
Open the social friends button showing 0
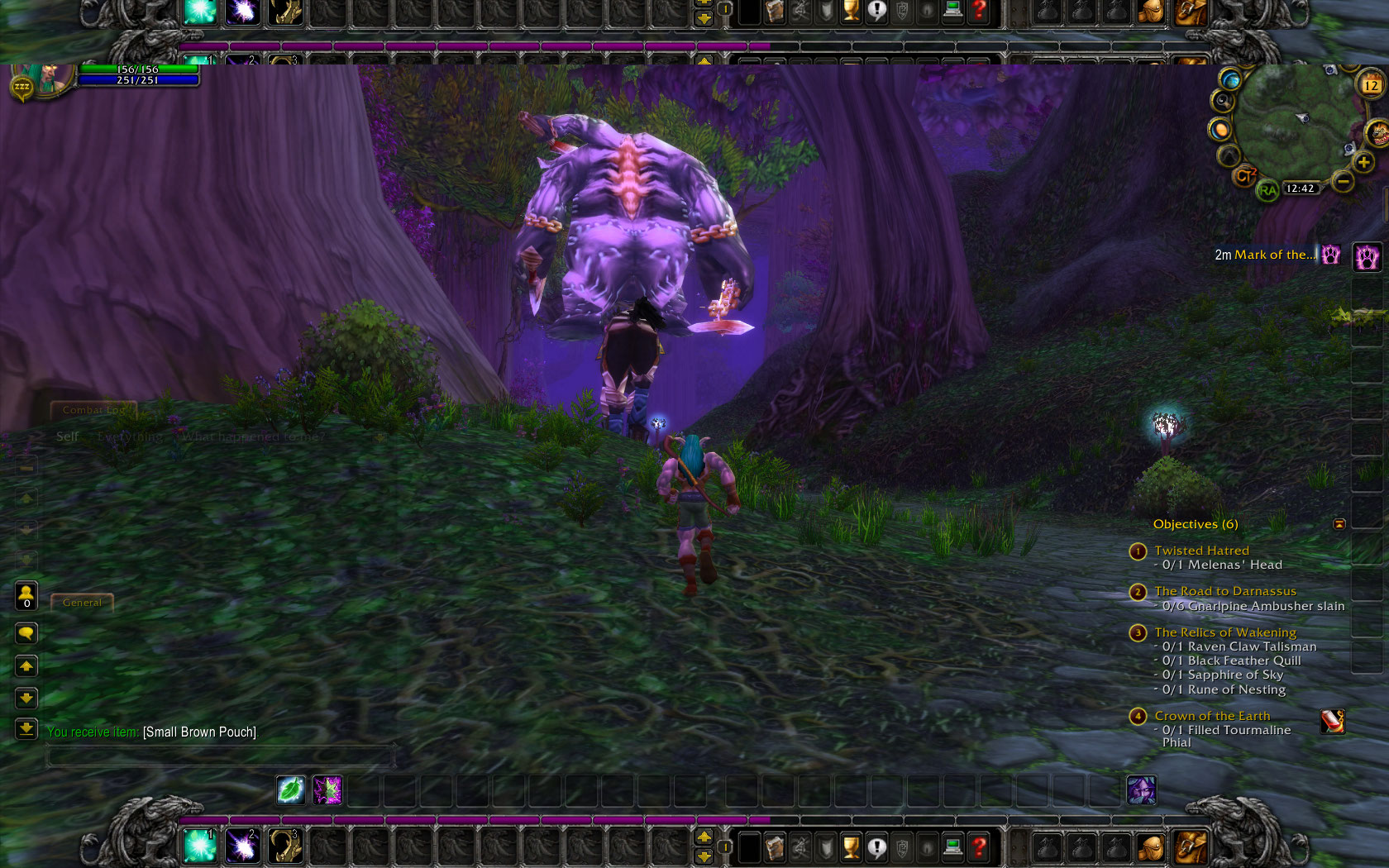click(x=26, y=596)
